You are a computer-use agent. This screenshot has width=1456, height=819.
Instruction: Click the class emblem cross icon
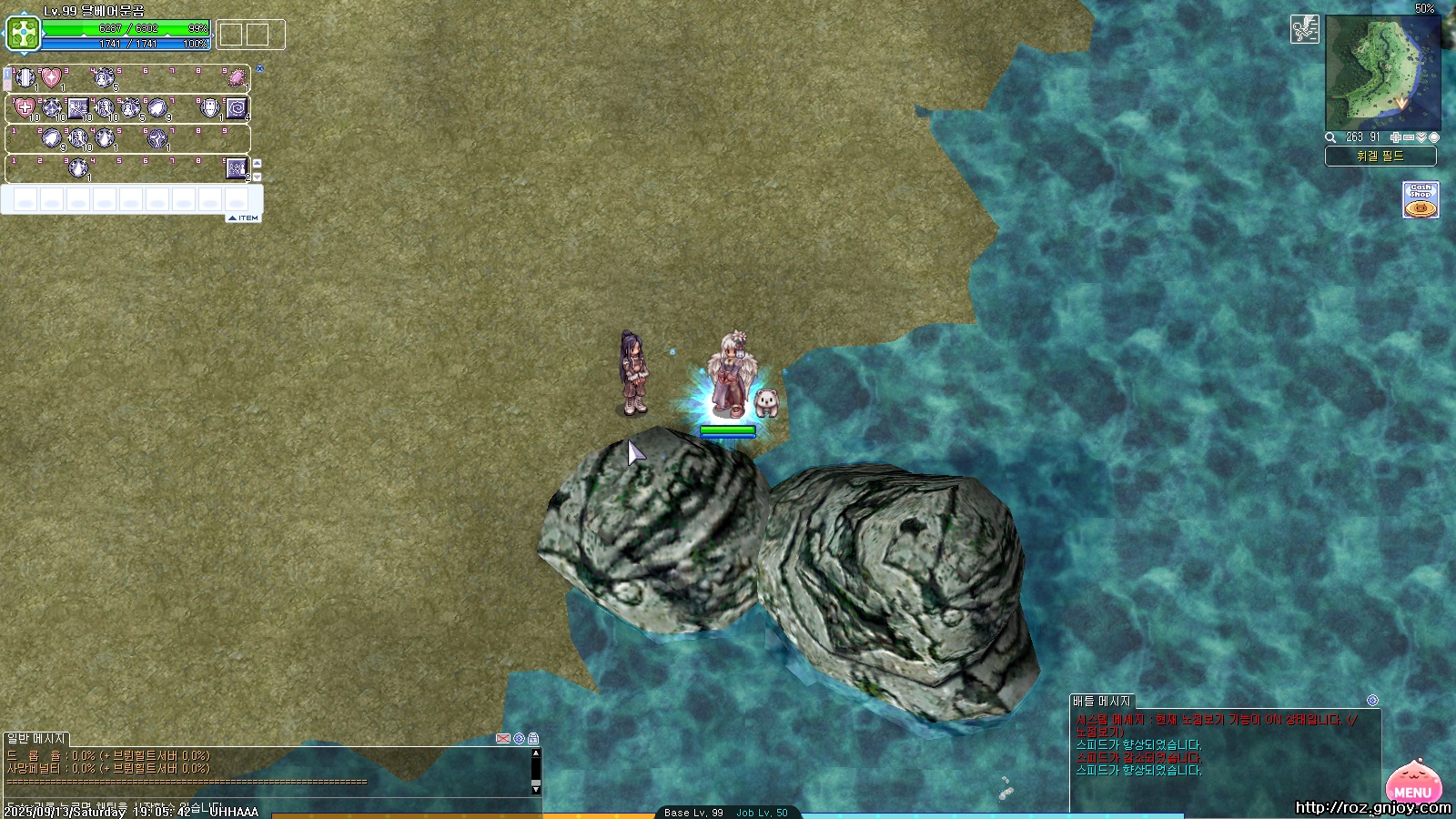(23, 35)
